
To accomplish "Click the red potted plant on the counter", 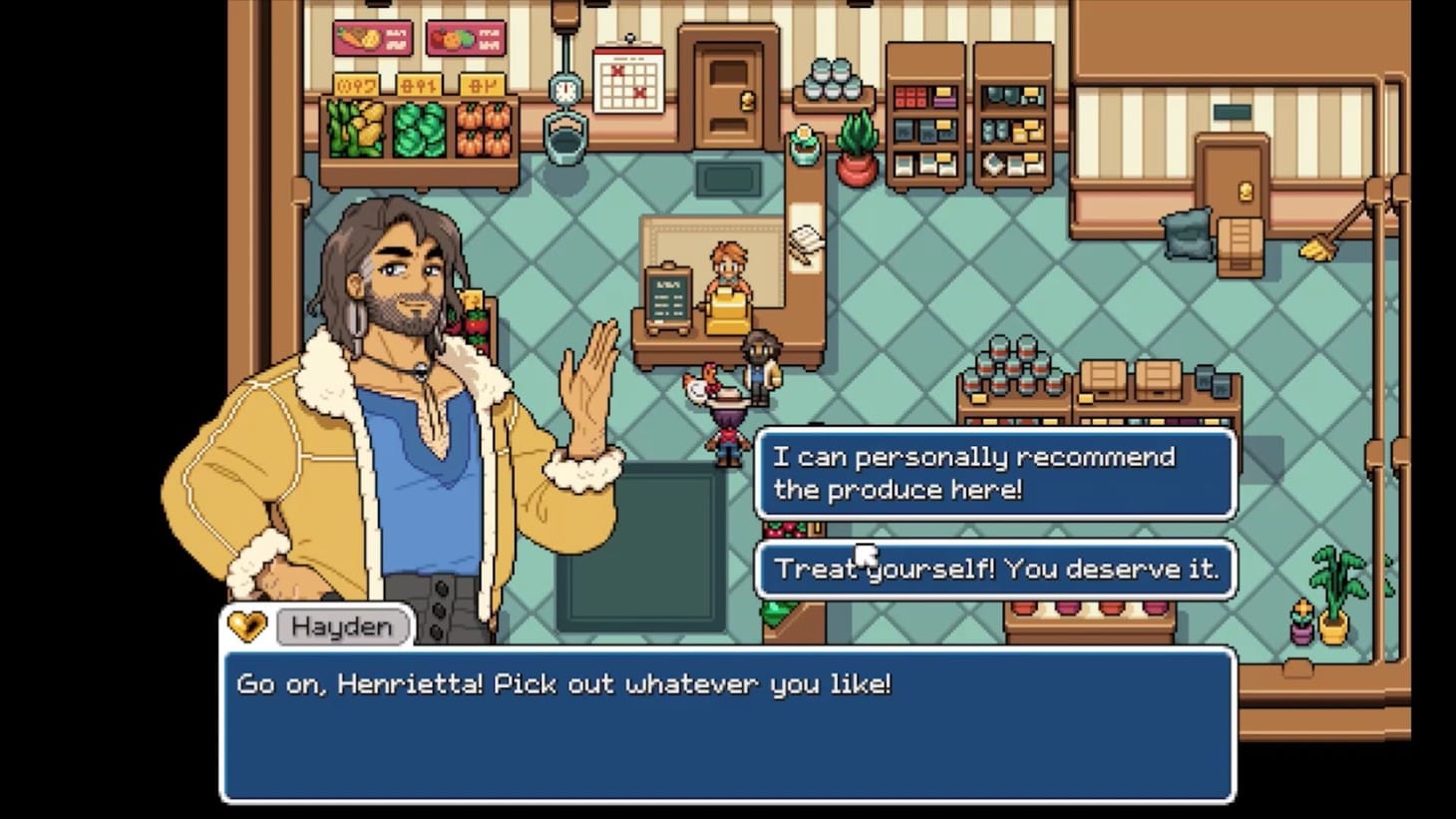I will [x=855, y=155].
